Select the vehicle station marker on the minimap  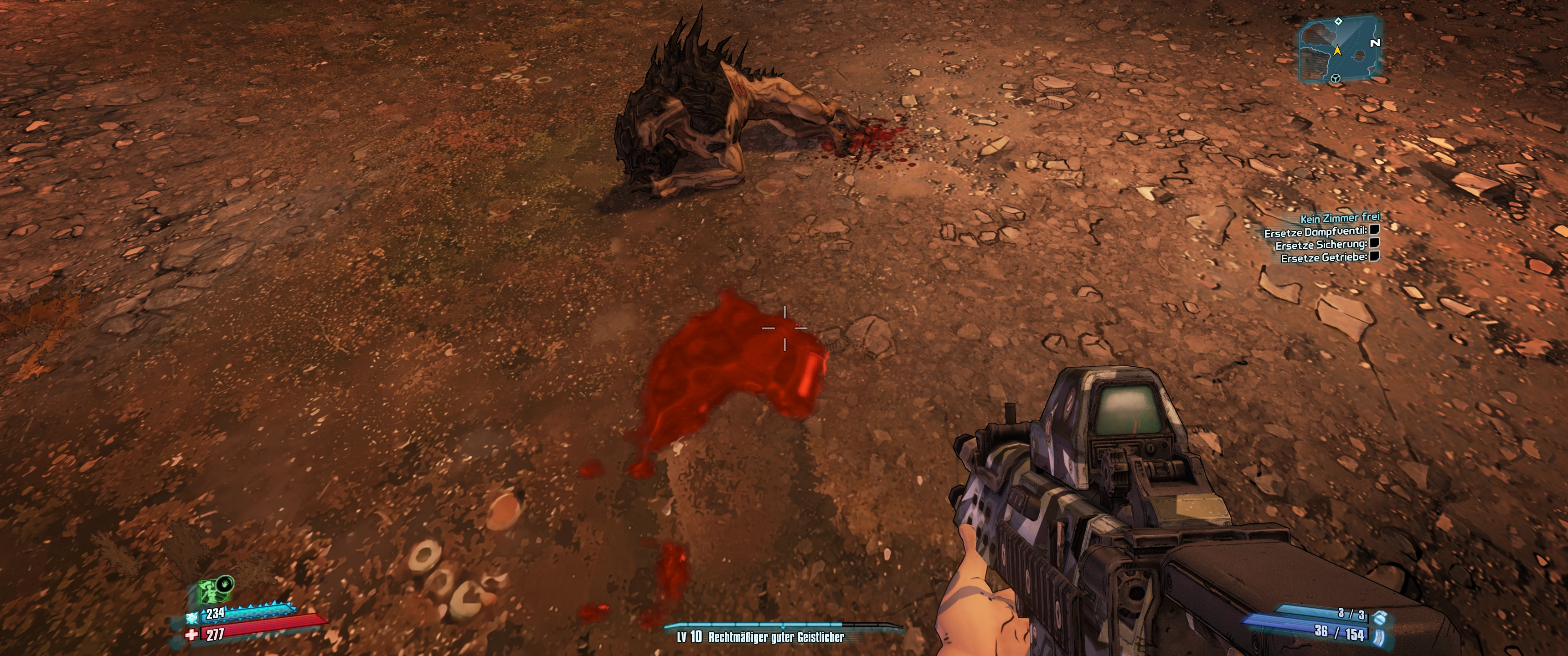(1336, 78)
